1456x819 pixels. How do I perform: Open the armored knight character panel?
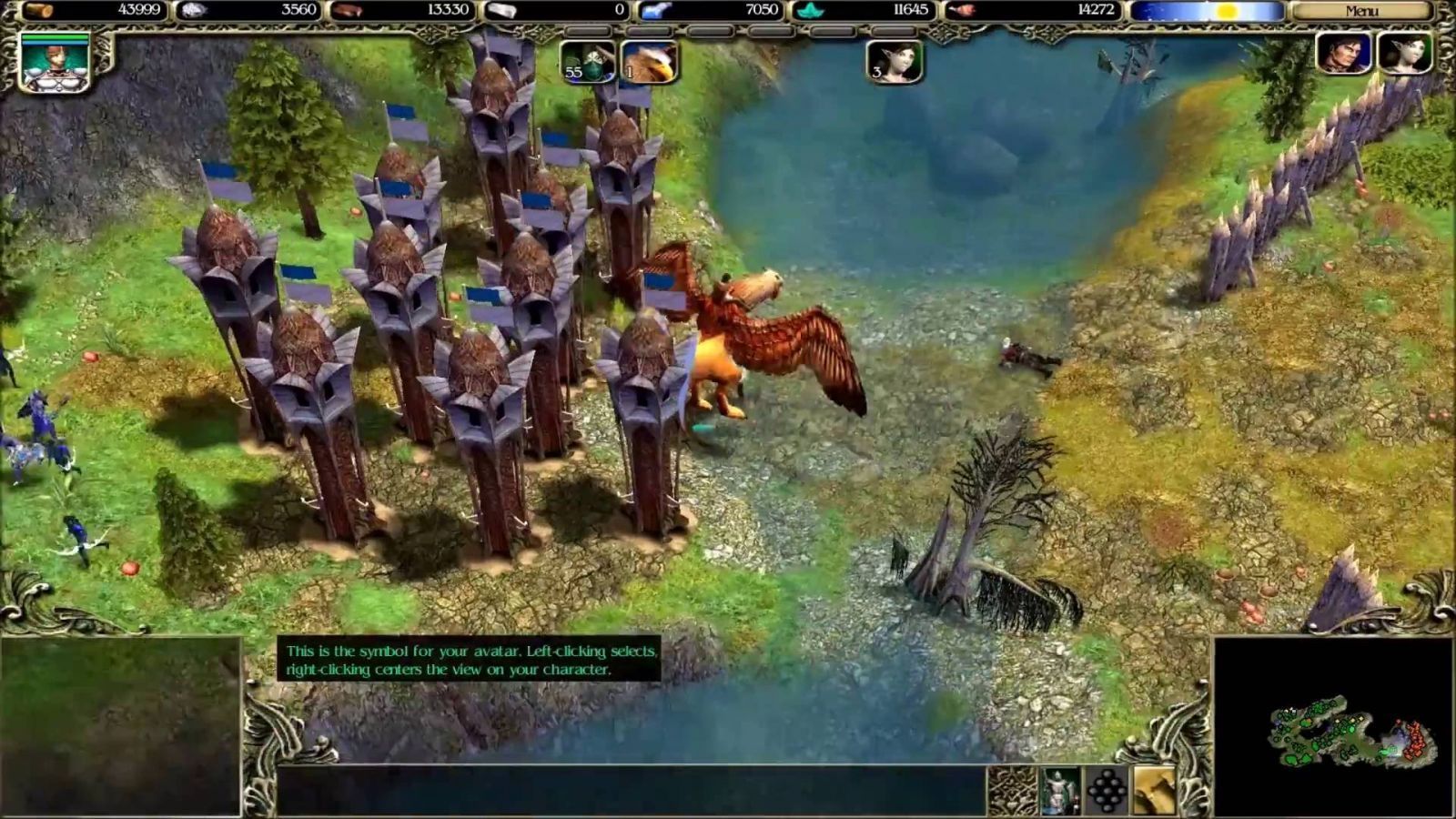pyautogui.click(x=1060, y=790)
